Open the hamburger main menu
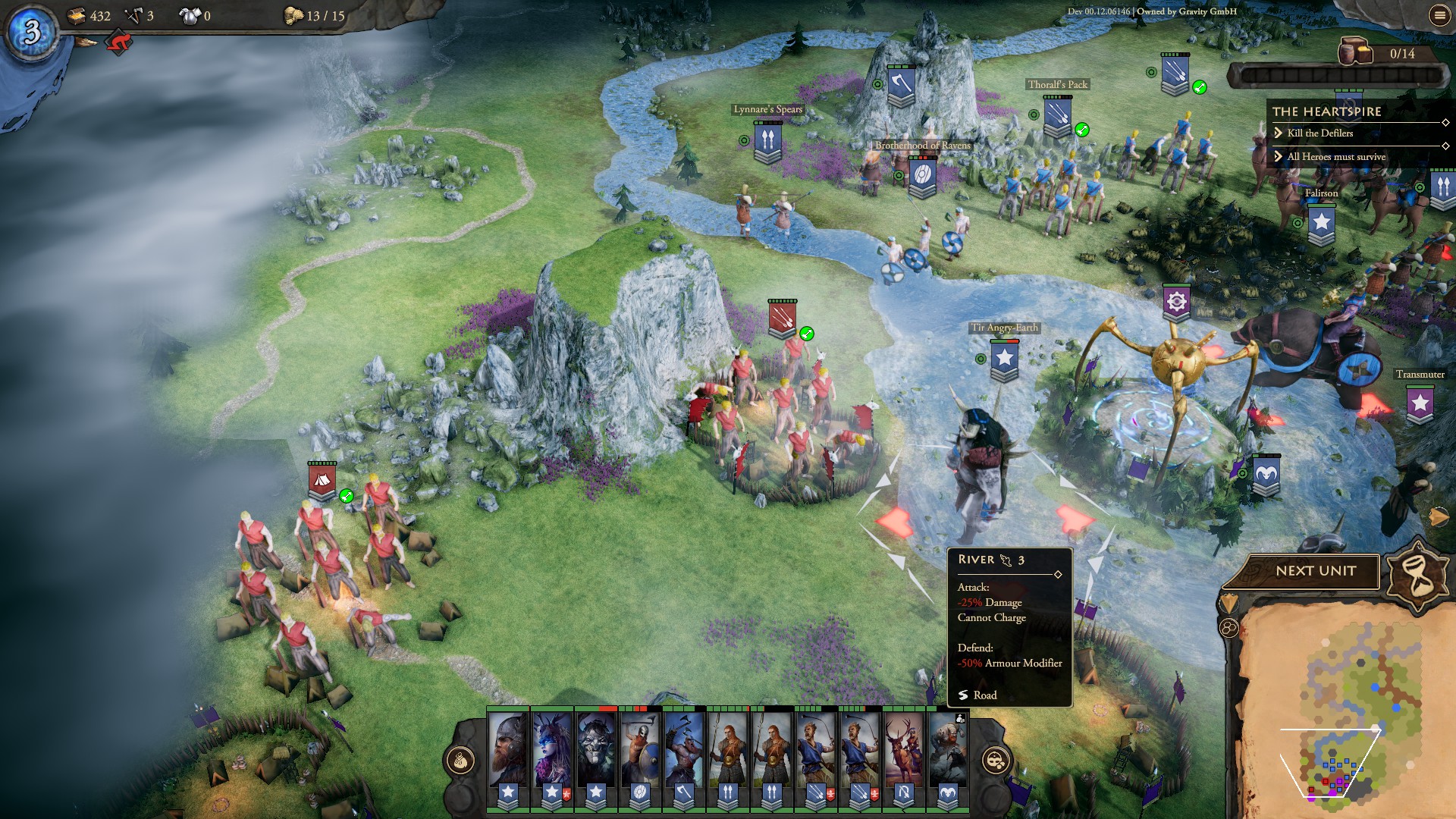Image resolution: width=1456 pixels, height=819 pixels. pyautogui.click(x=1439, y=15)
